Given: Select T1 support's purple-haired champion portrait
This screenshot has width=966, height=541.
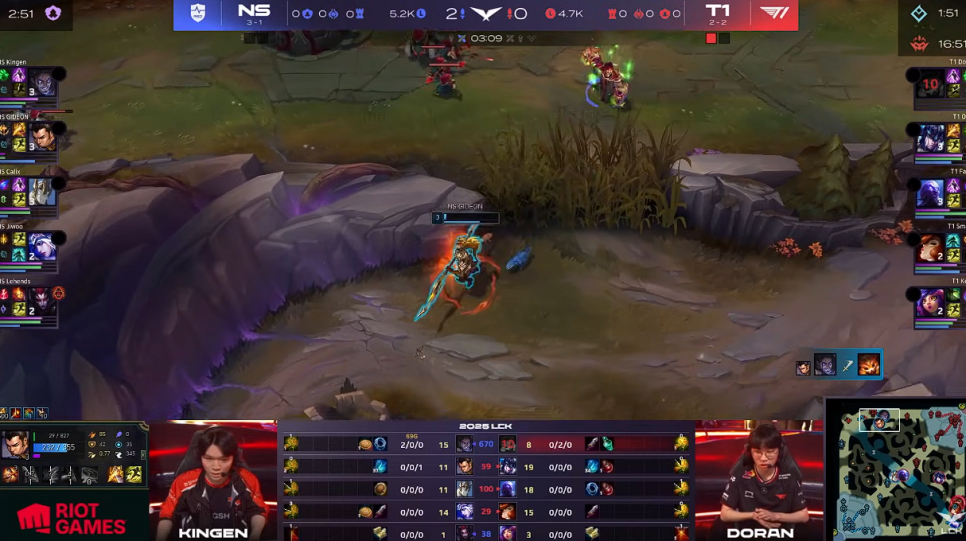Looking at the screenshot, I should [x=931, y=302].
